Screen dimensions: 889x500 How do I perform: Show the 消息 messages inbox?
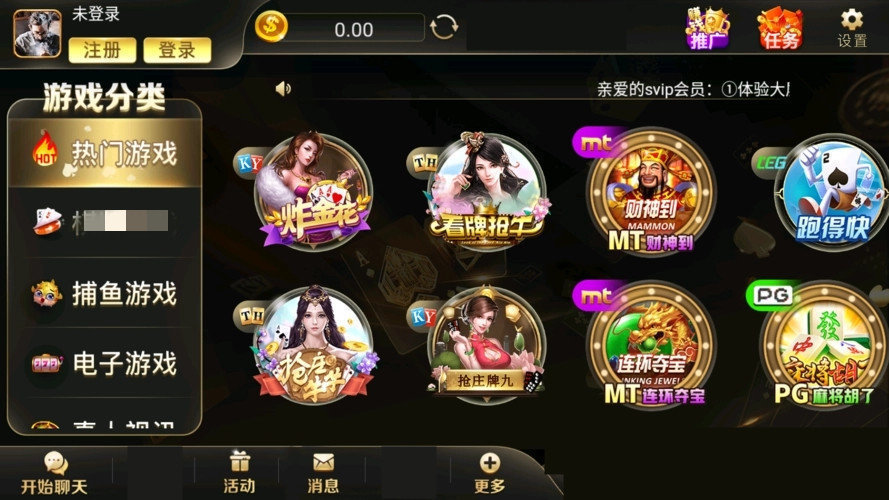[323, 473]
